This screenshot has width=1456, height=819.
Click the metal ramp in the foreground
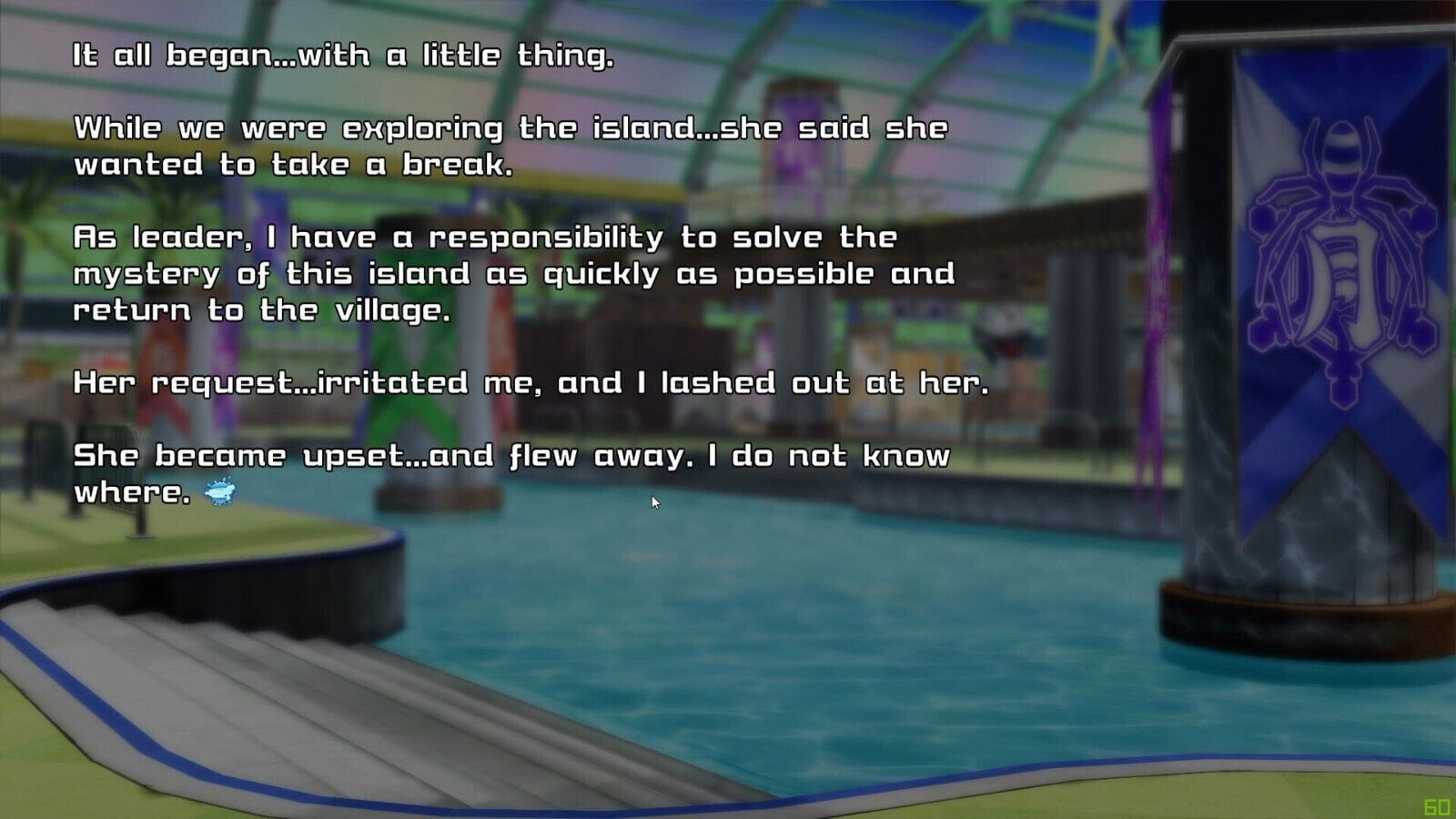pos(273,710)
